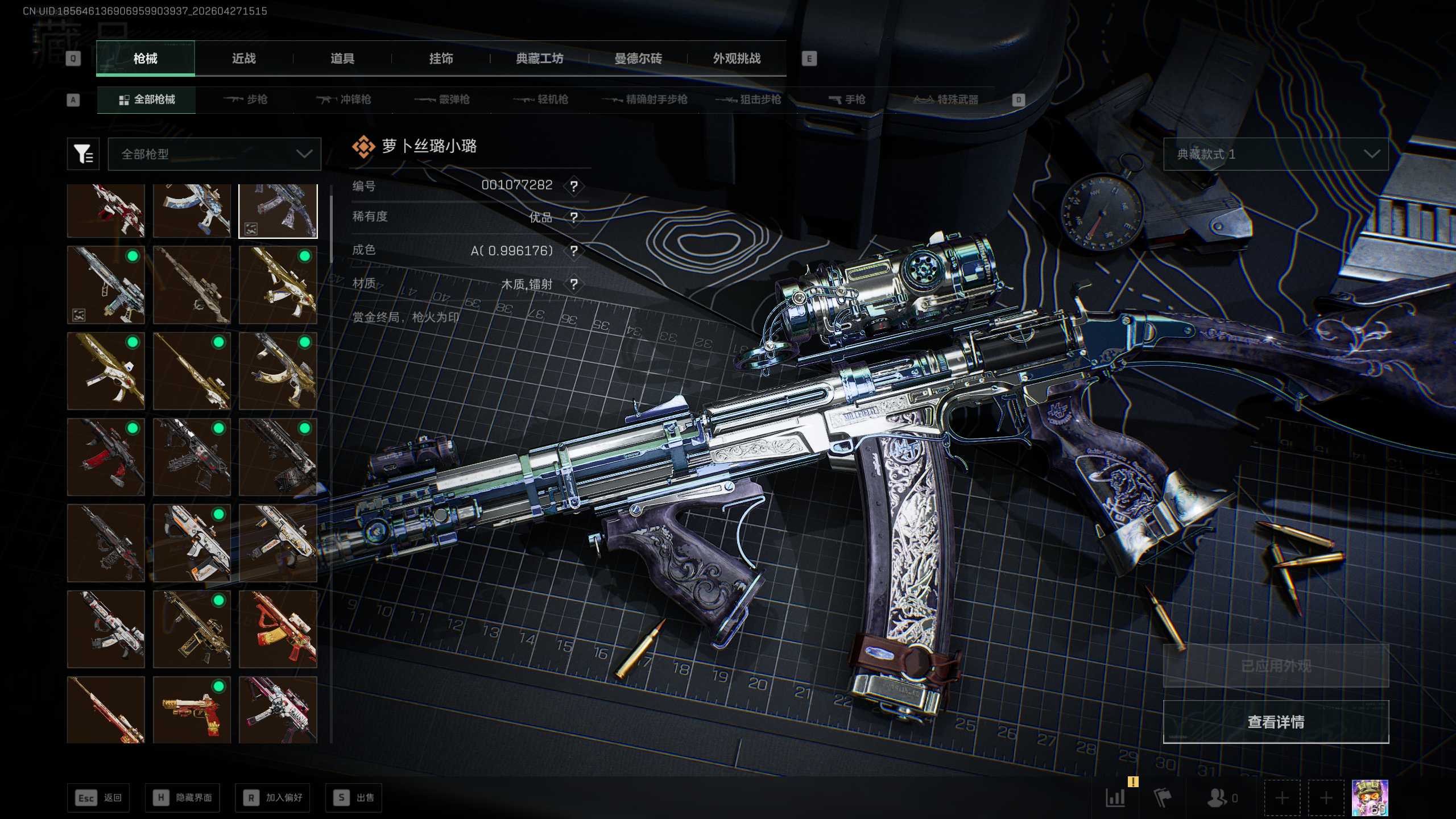
Task: Open the player avatar in the corner
Action: point(1370,798)
